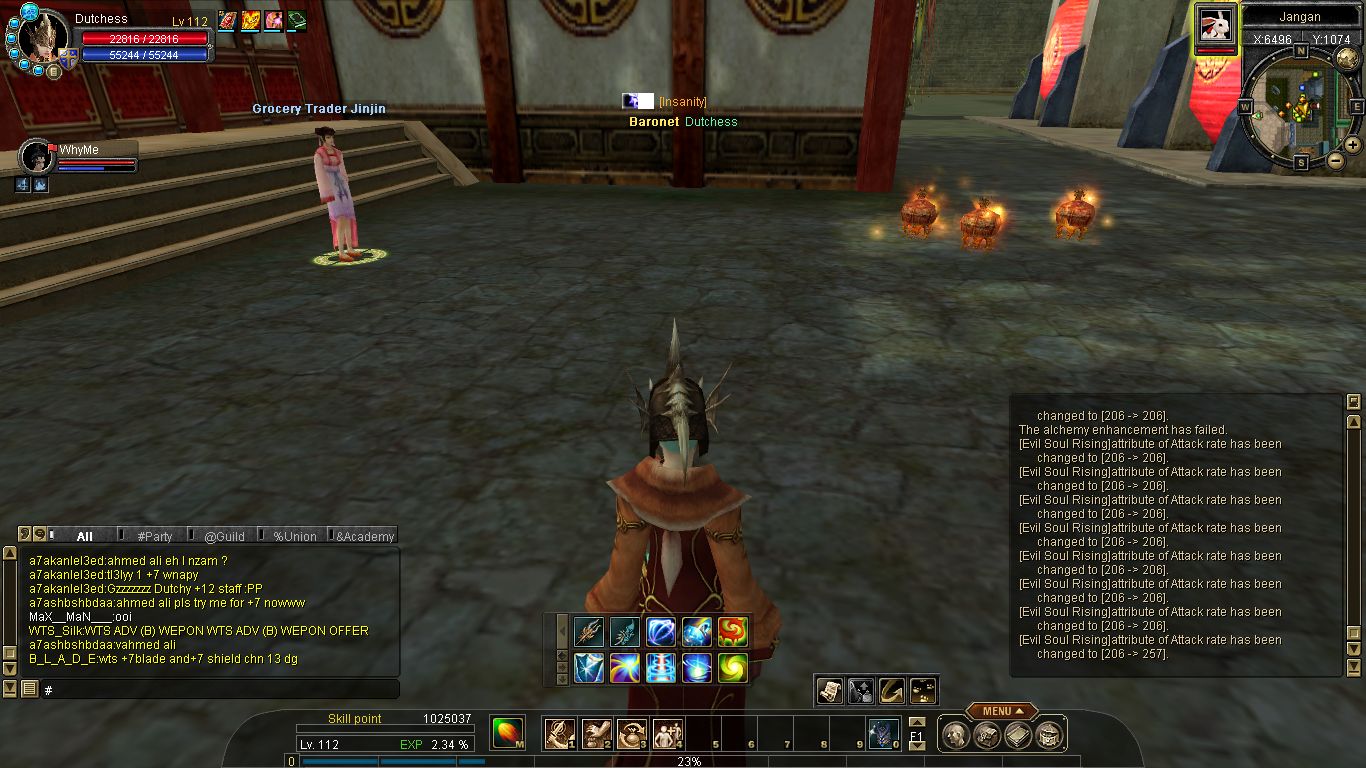The image size is (1366, 768).
Task: Select the white rabbit pet portrait
Action: (x=1216, y=25)
